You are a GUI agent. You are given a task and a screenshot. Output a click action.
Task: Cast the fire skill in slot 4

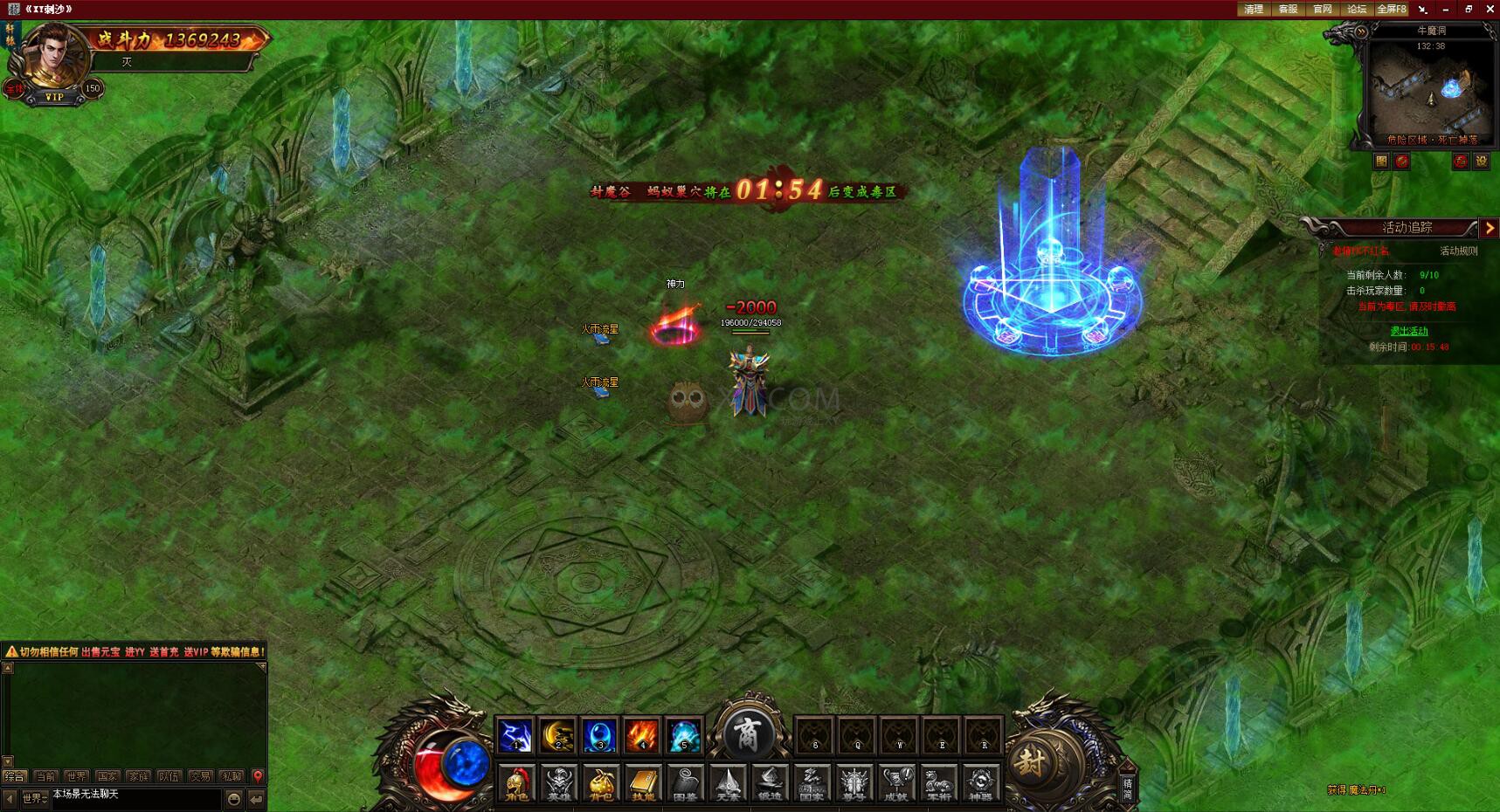point(641,735)
